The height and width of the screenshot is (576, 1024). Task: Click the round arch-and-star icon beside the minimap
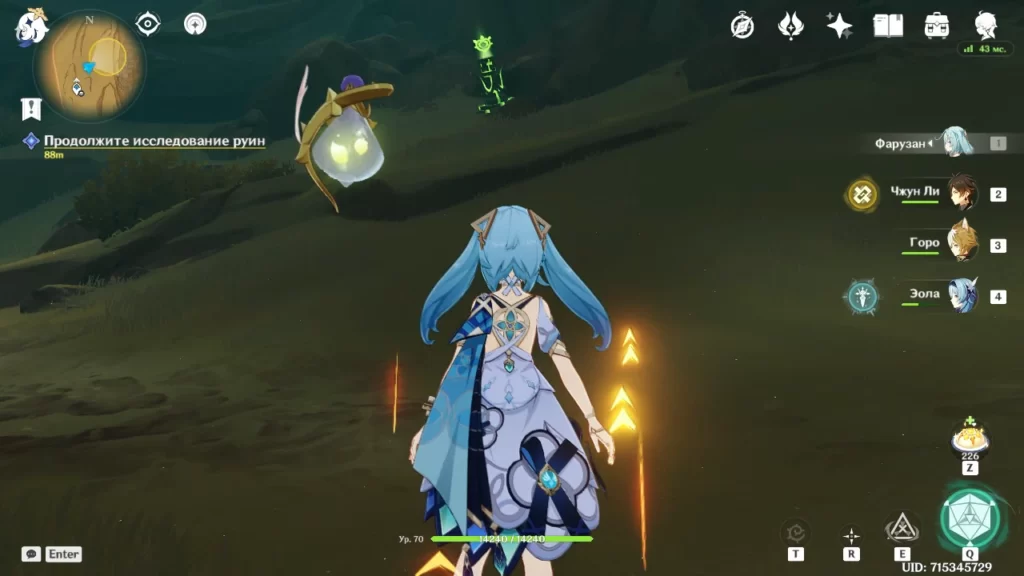[x=195, y=23]
